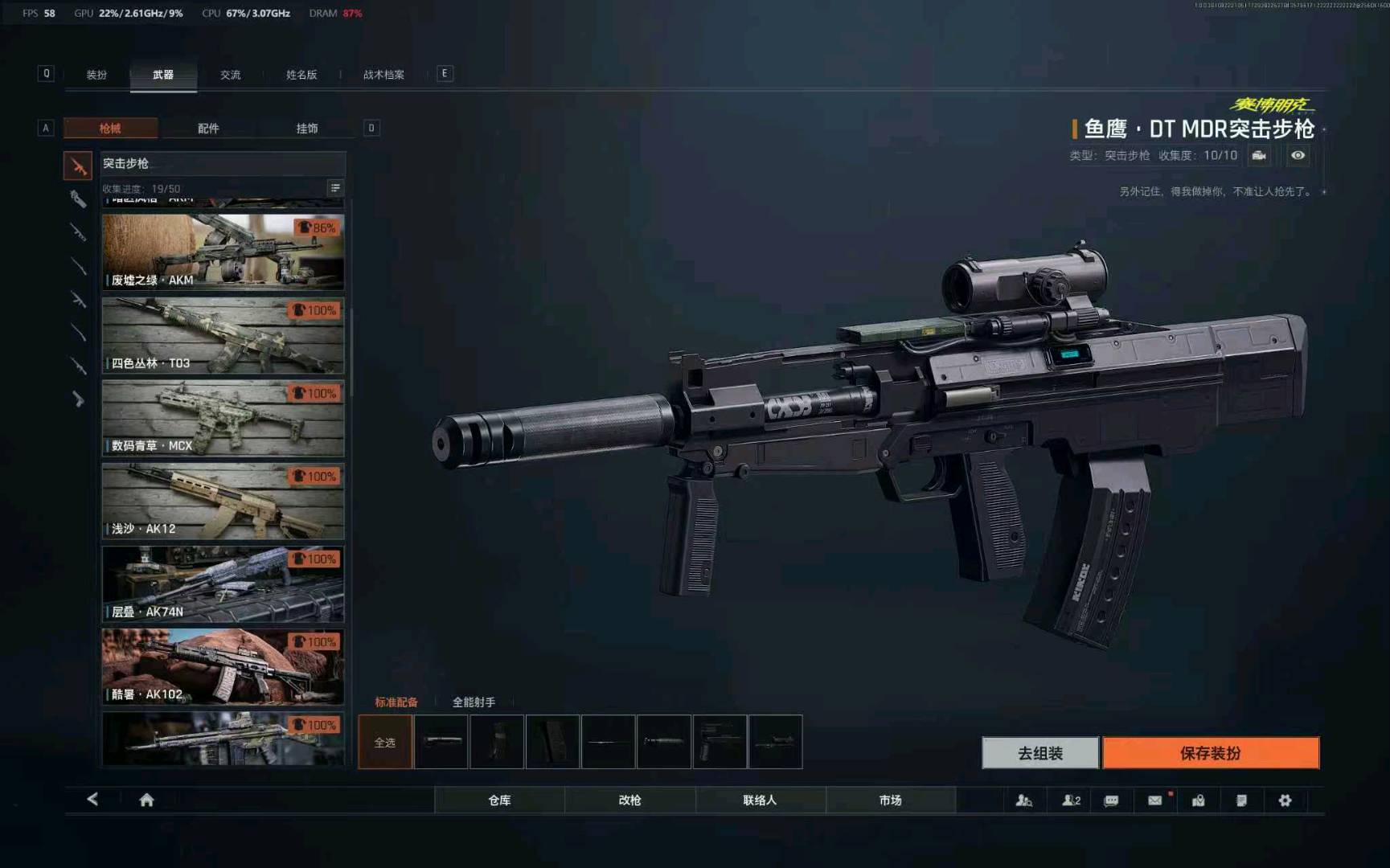Pick the 数码青草 MCX skin
This screenshot has width=1390, height=868.
tap(223, 418)
